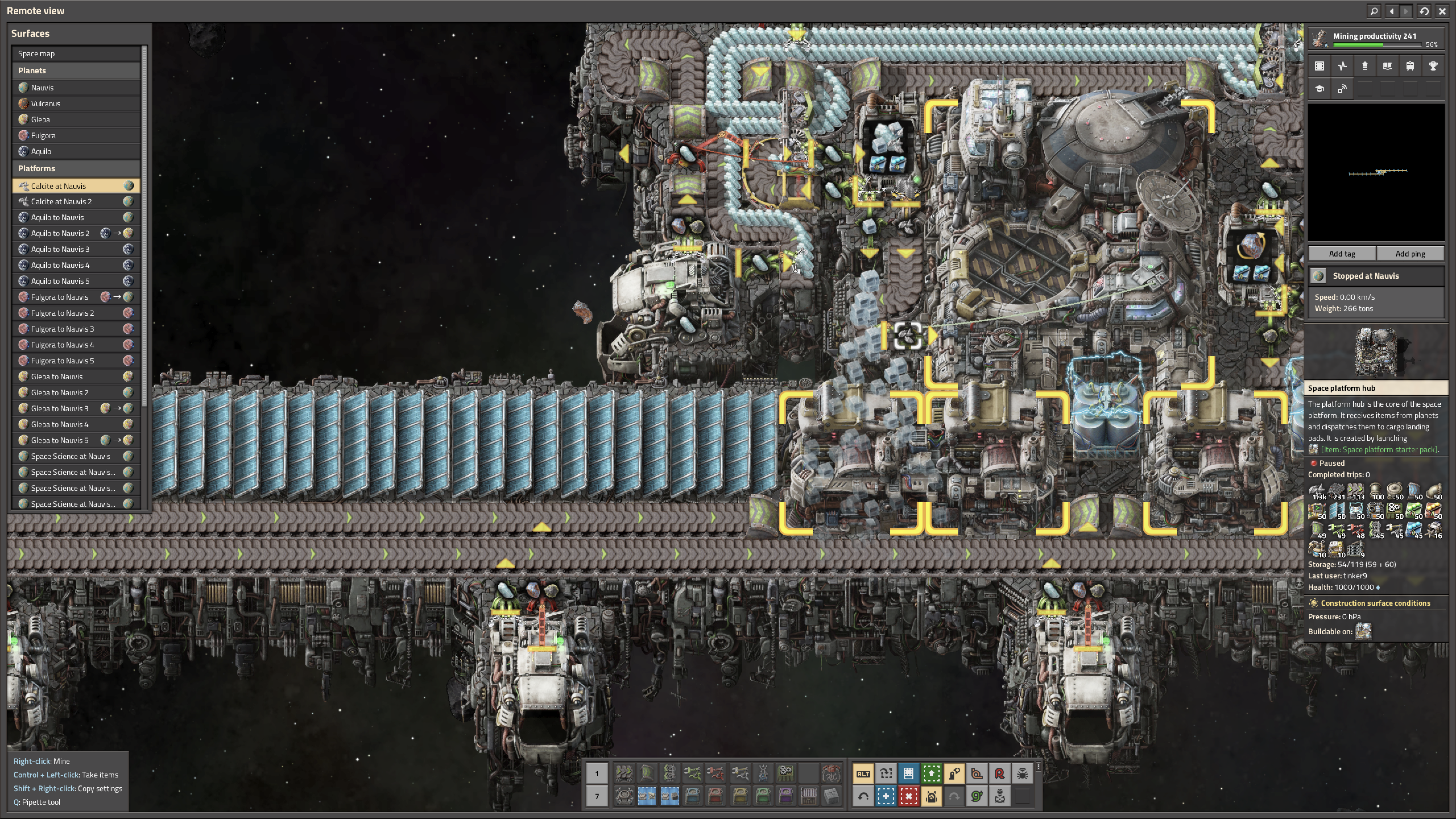Close the Remote view window
This screenshot has width=1456, height=819.
click(1442, 11)
